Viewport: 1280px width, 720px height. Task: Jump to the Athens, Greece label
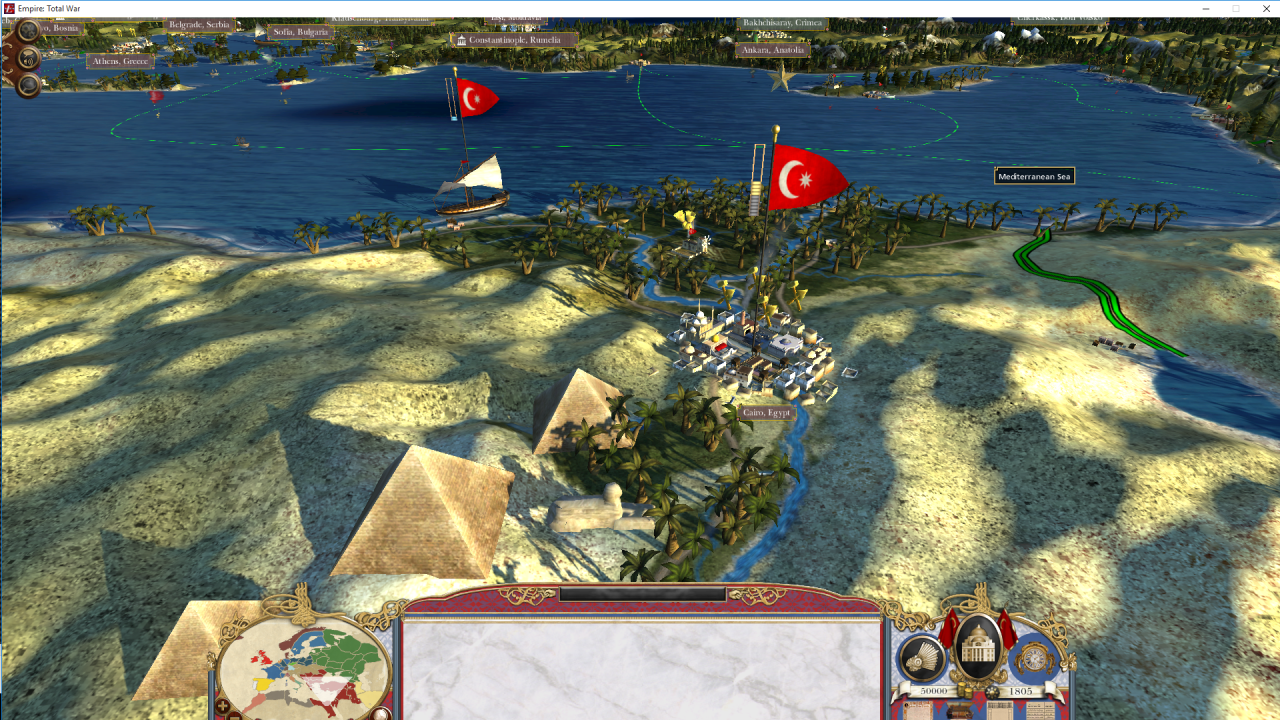(x=121, y=61)
